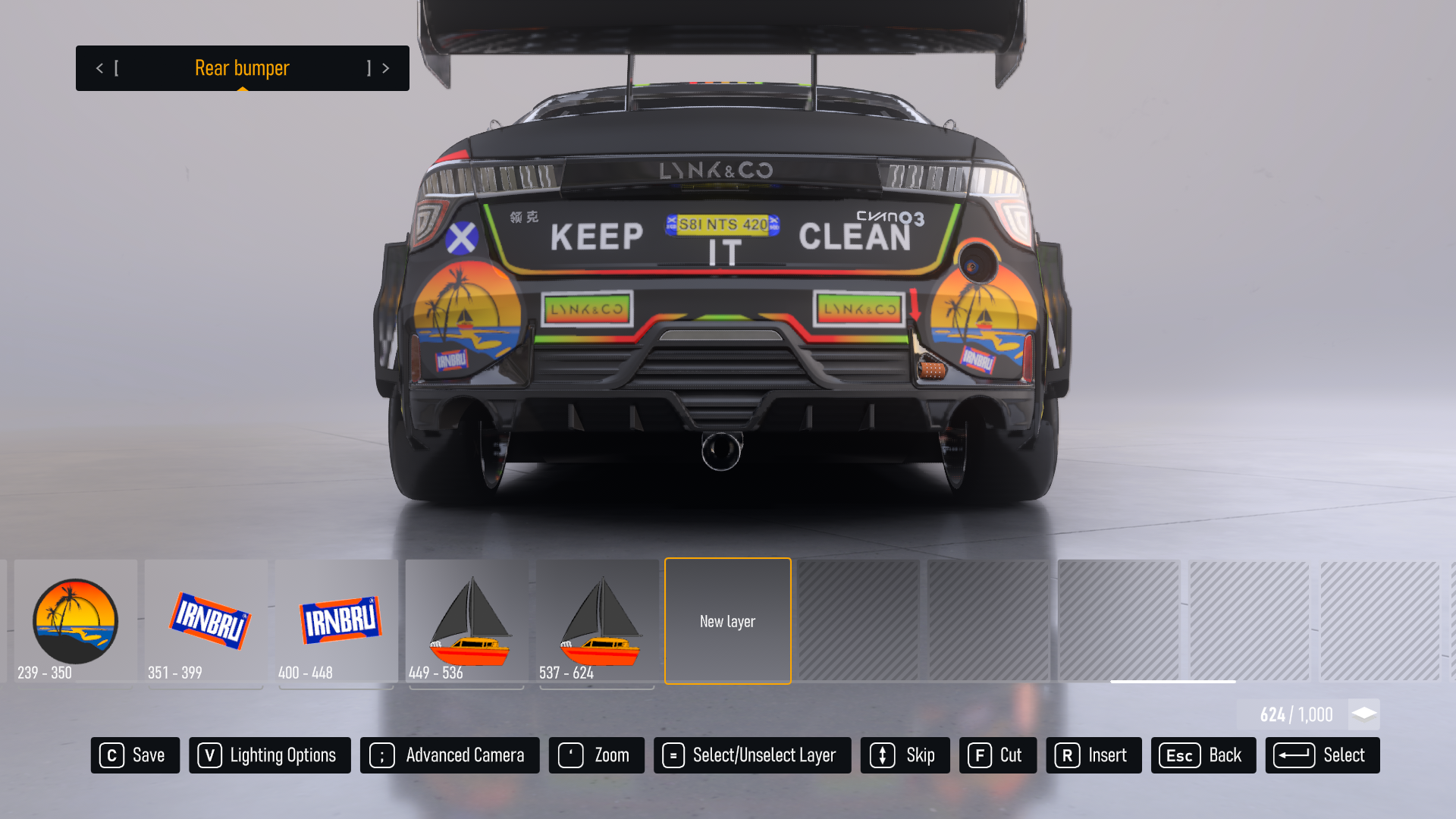Go to next car section arrow
Screen dimensions: 1456x819
tap(386, 68)
